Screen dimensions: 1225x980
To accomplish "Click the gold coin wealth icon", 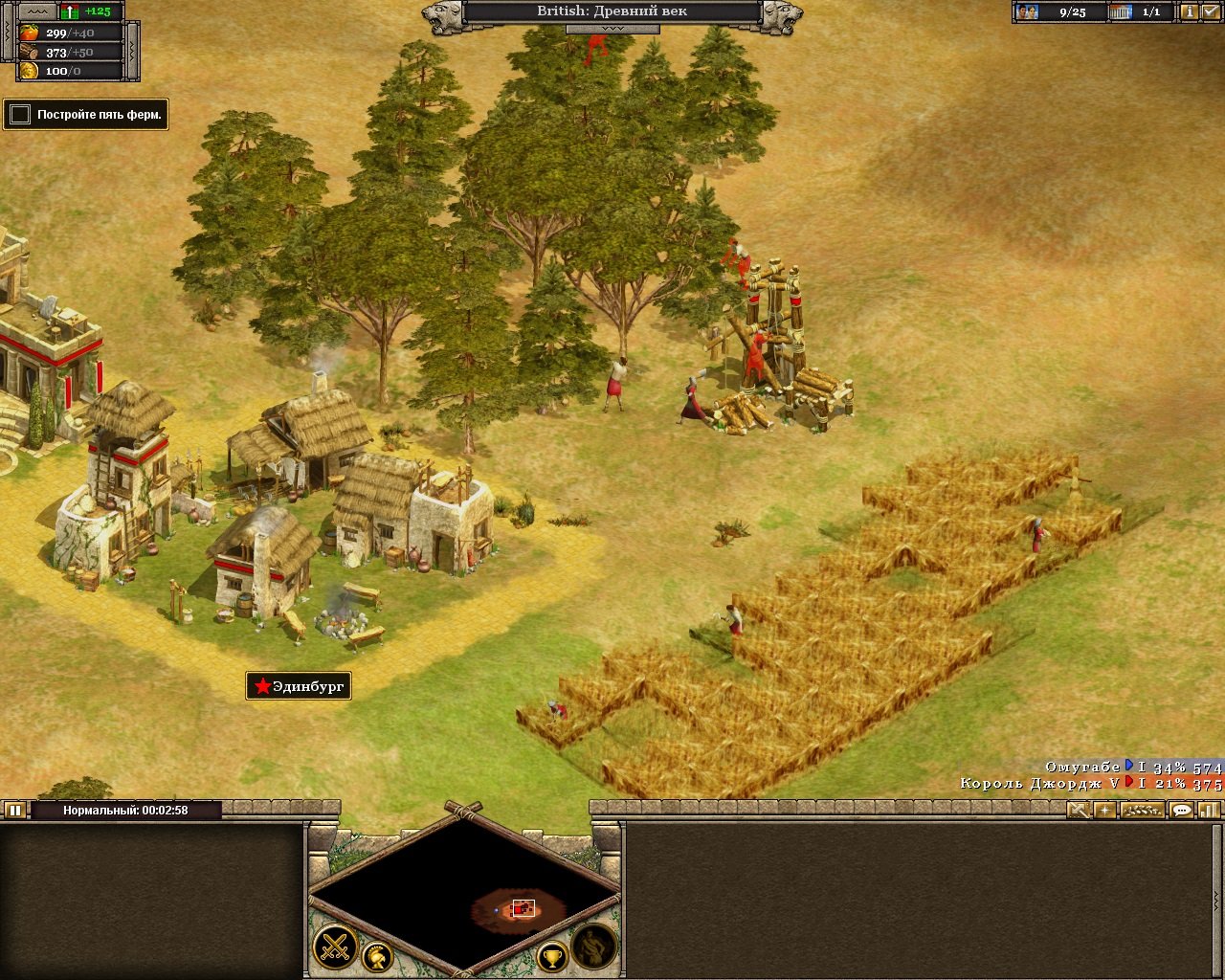I will pos(28,71).
